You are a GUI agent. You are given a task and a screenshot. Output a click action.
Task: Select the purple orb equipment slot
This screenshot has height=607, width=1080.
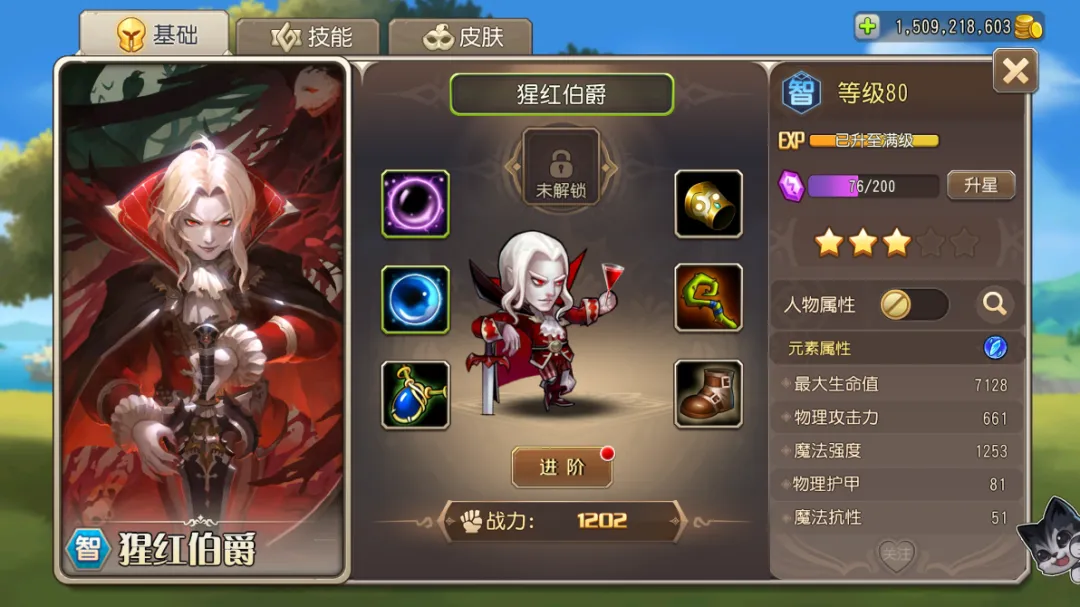pyautogui.click(x=415, y=204)
